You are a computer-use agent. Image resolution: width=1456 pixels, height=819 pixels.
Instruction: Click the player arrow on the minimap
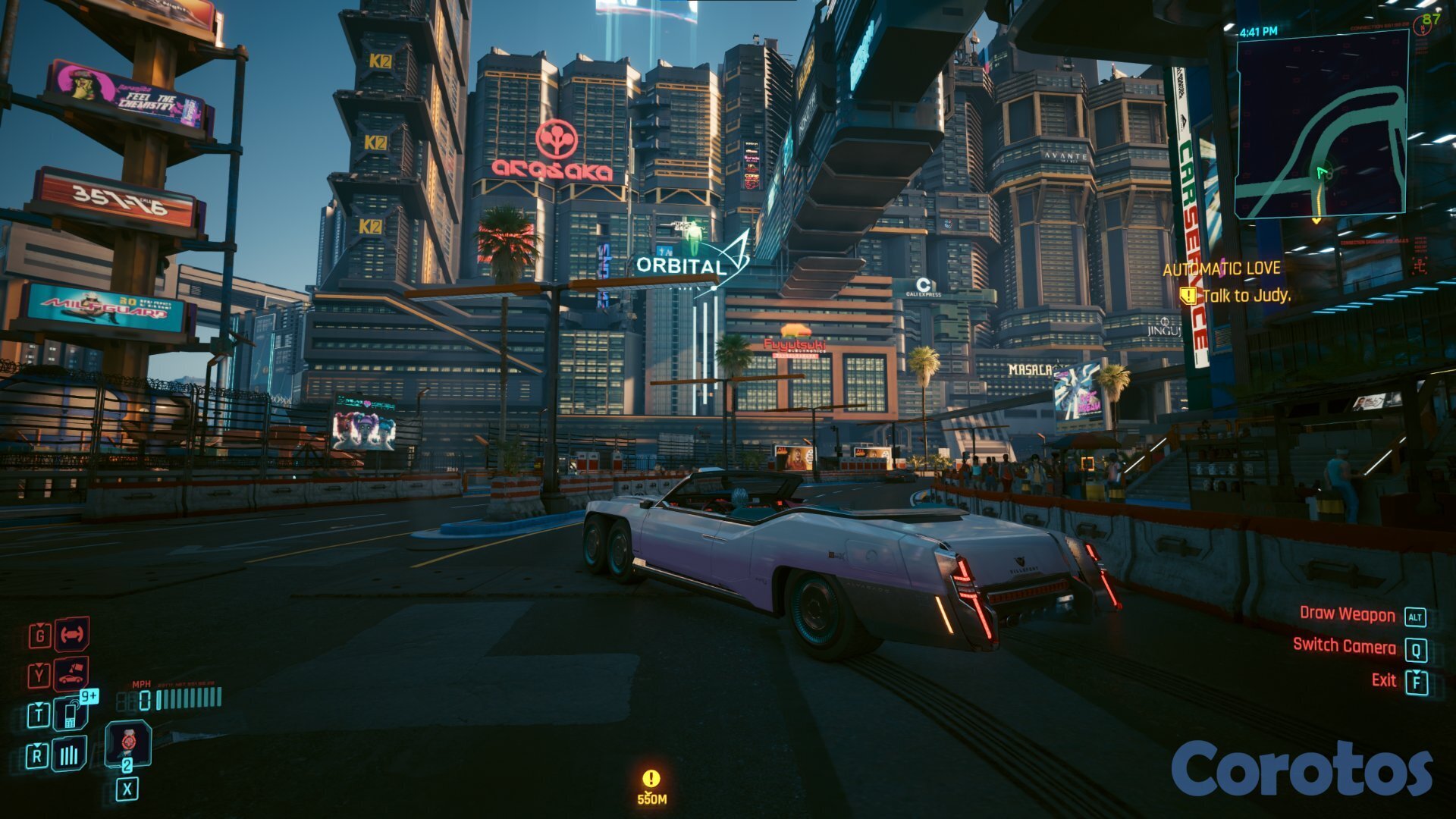pos(1323,172)
